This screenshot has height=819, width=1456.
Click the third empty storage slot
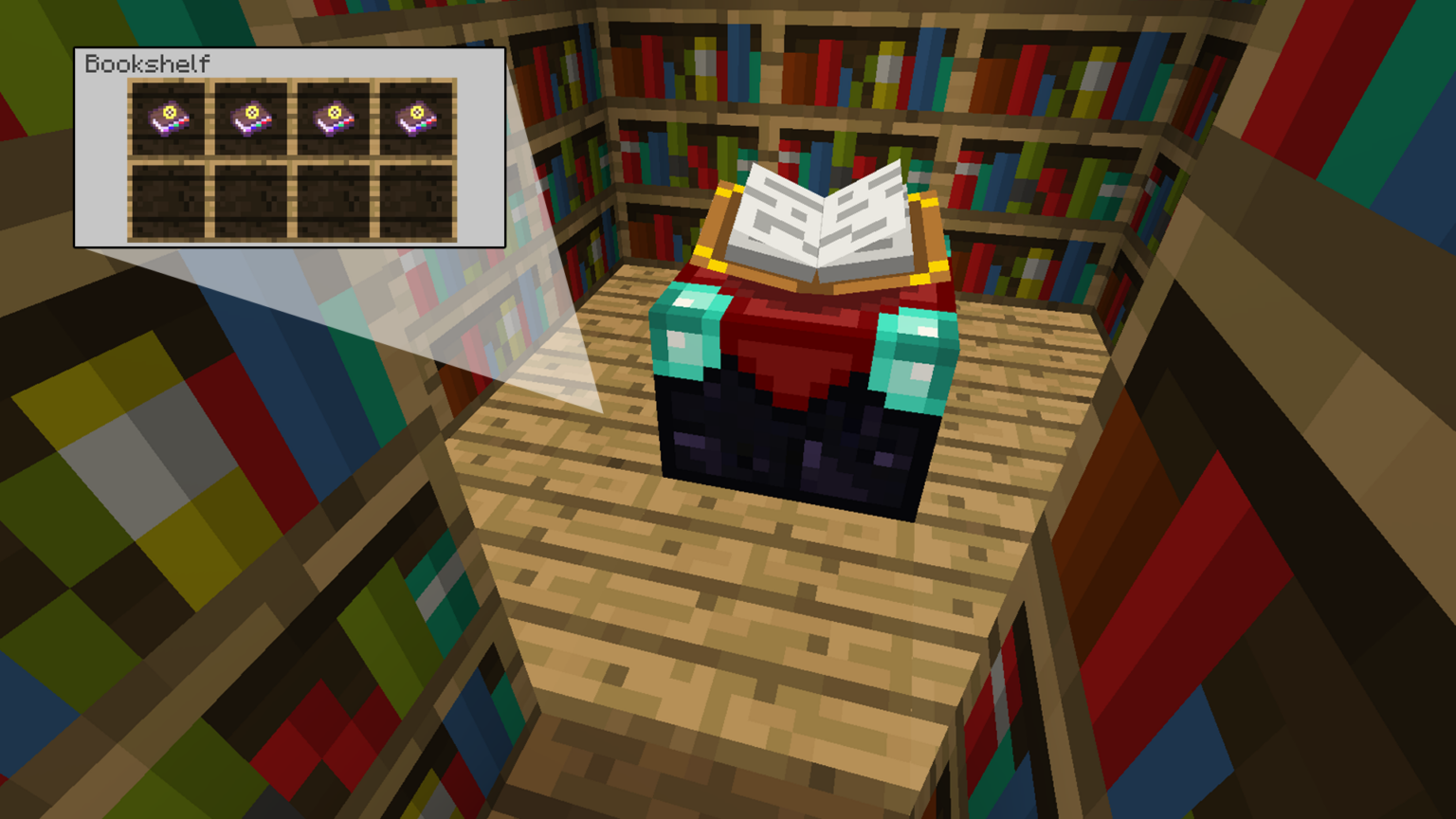(x=333, y=201)
